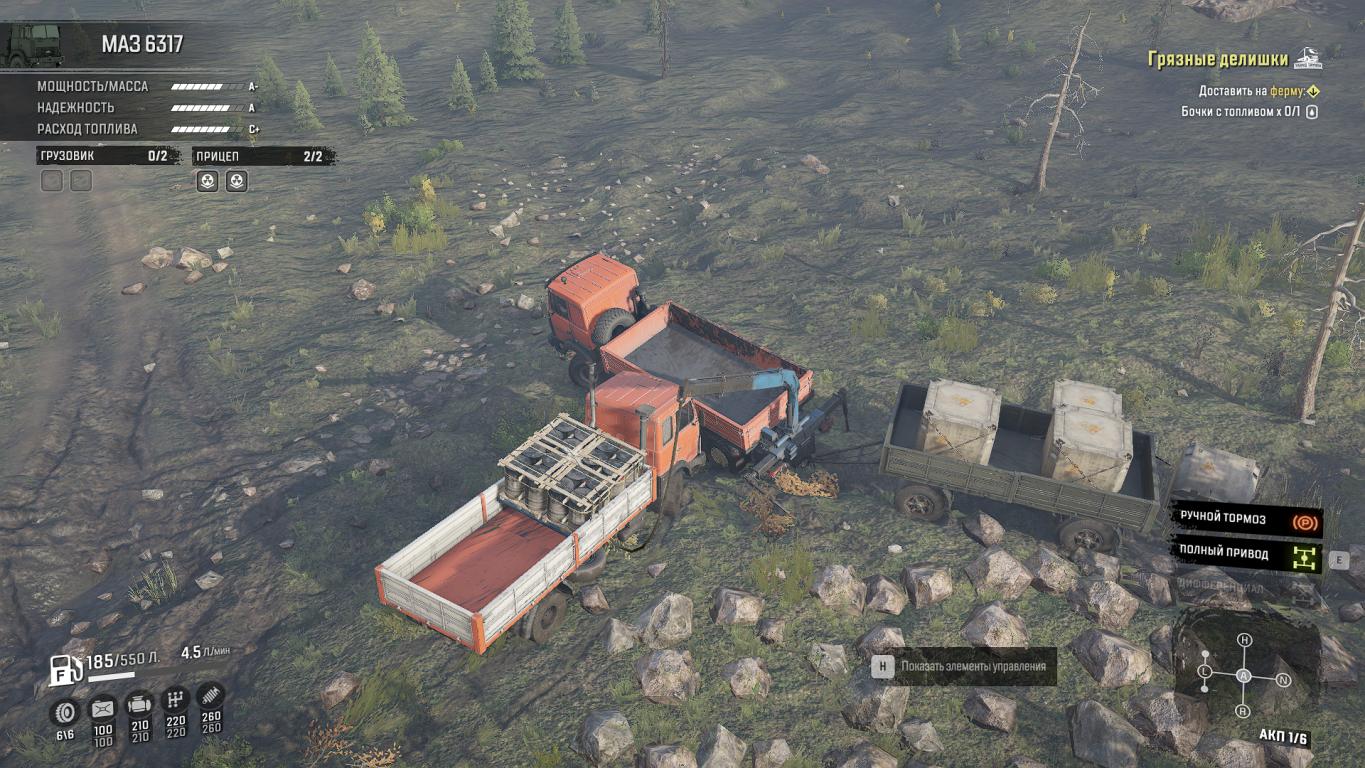Select the R reverse gear node

coord(1243,711)
